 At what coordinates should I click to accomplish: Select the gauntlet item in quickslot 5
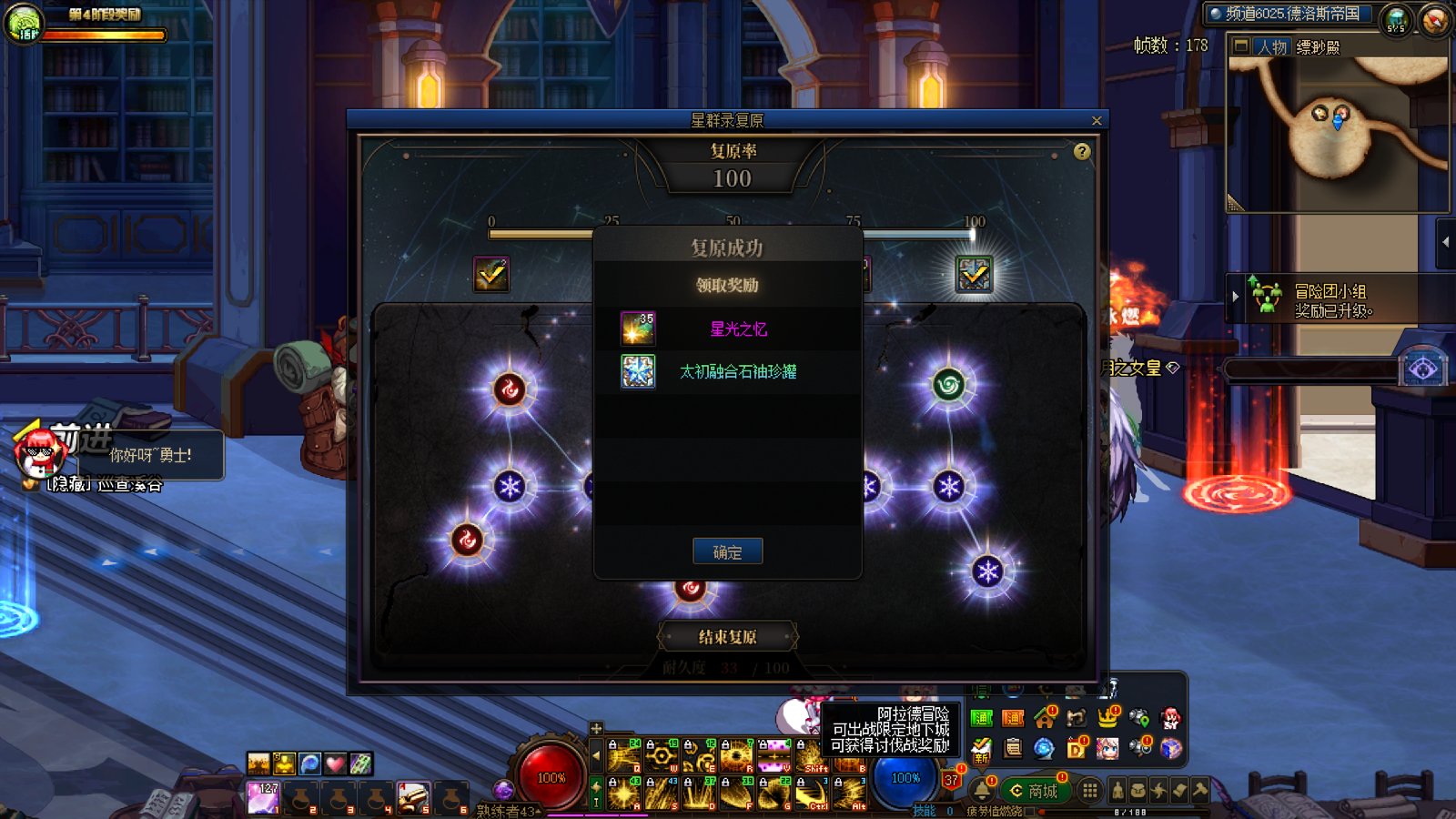412,798
